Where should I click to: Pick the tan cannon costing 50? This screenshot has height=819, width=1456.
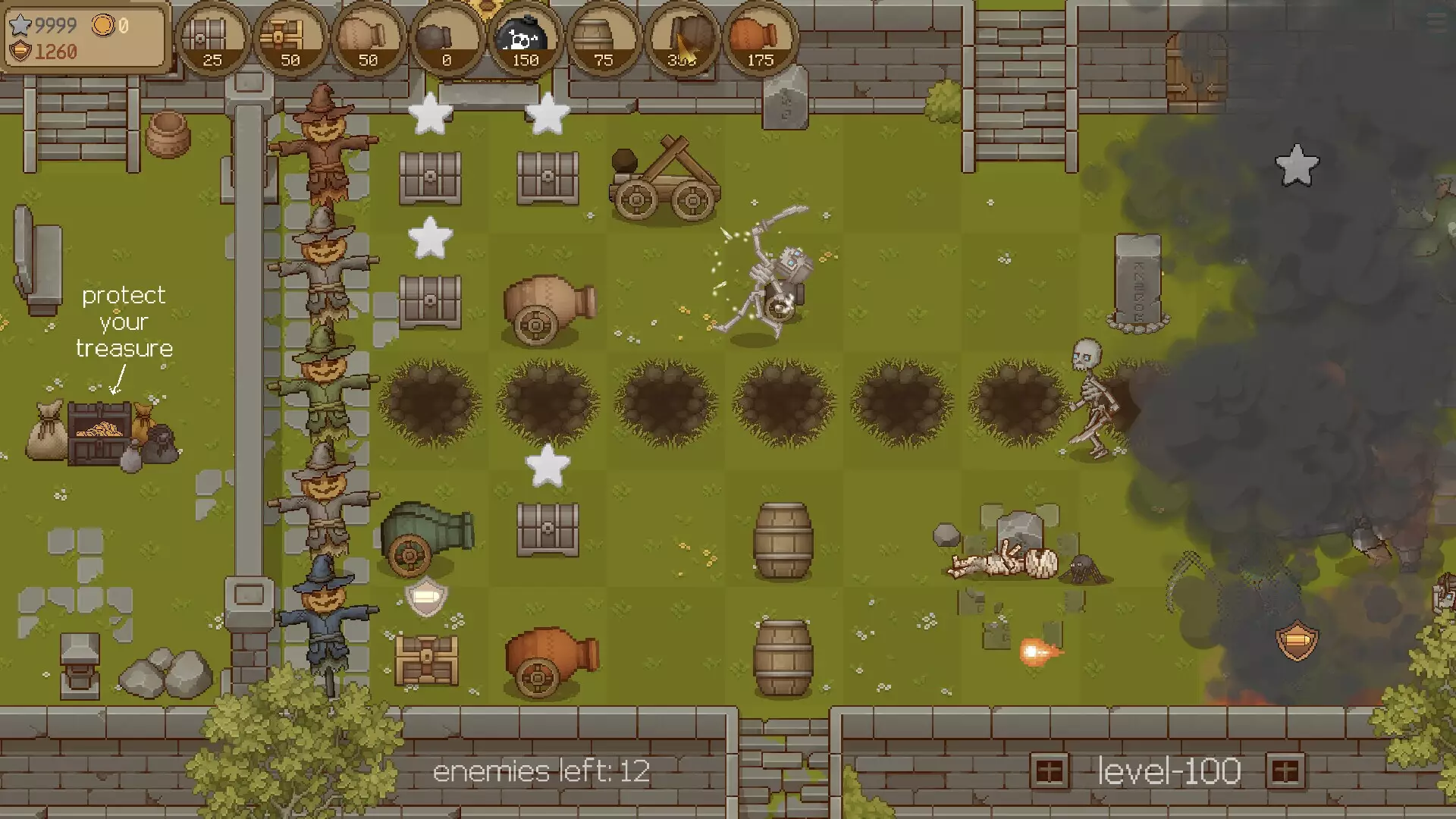tap(368, 39)
